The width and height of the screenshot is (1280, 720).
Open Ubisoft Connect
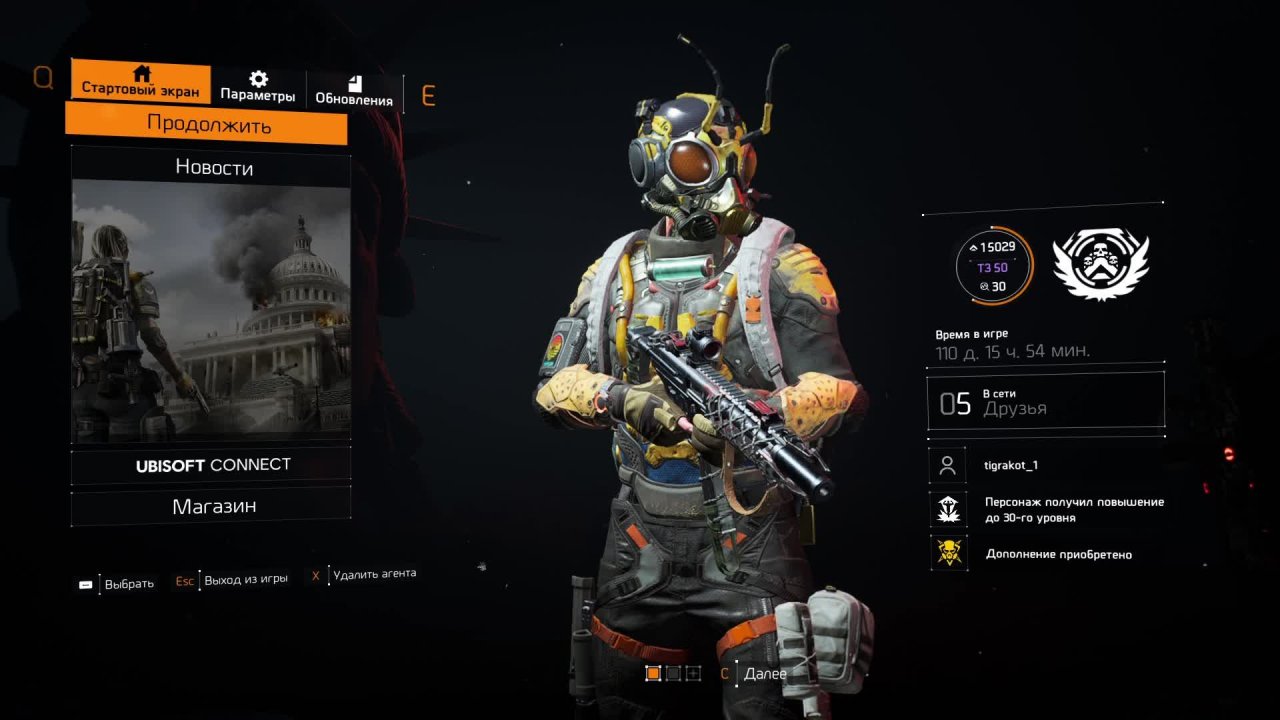pyautogui.click(x=213, y=465)
